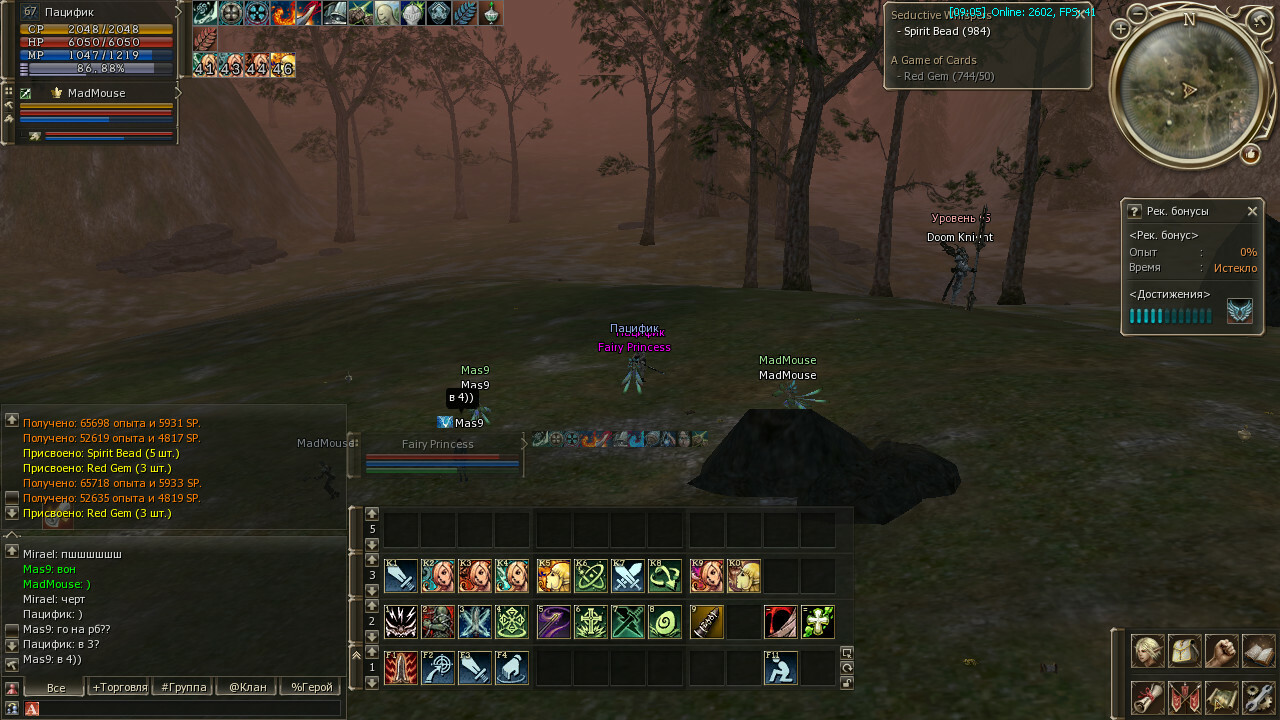The image size is (1280, 720).
Task: Zoom in the minimap with plus button
Action: click(x=1120, y=29)
